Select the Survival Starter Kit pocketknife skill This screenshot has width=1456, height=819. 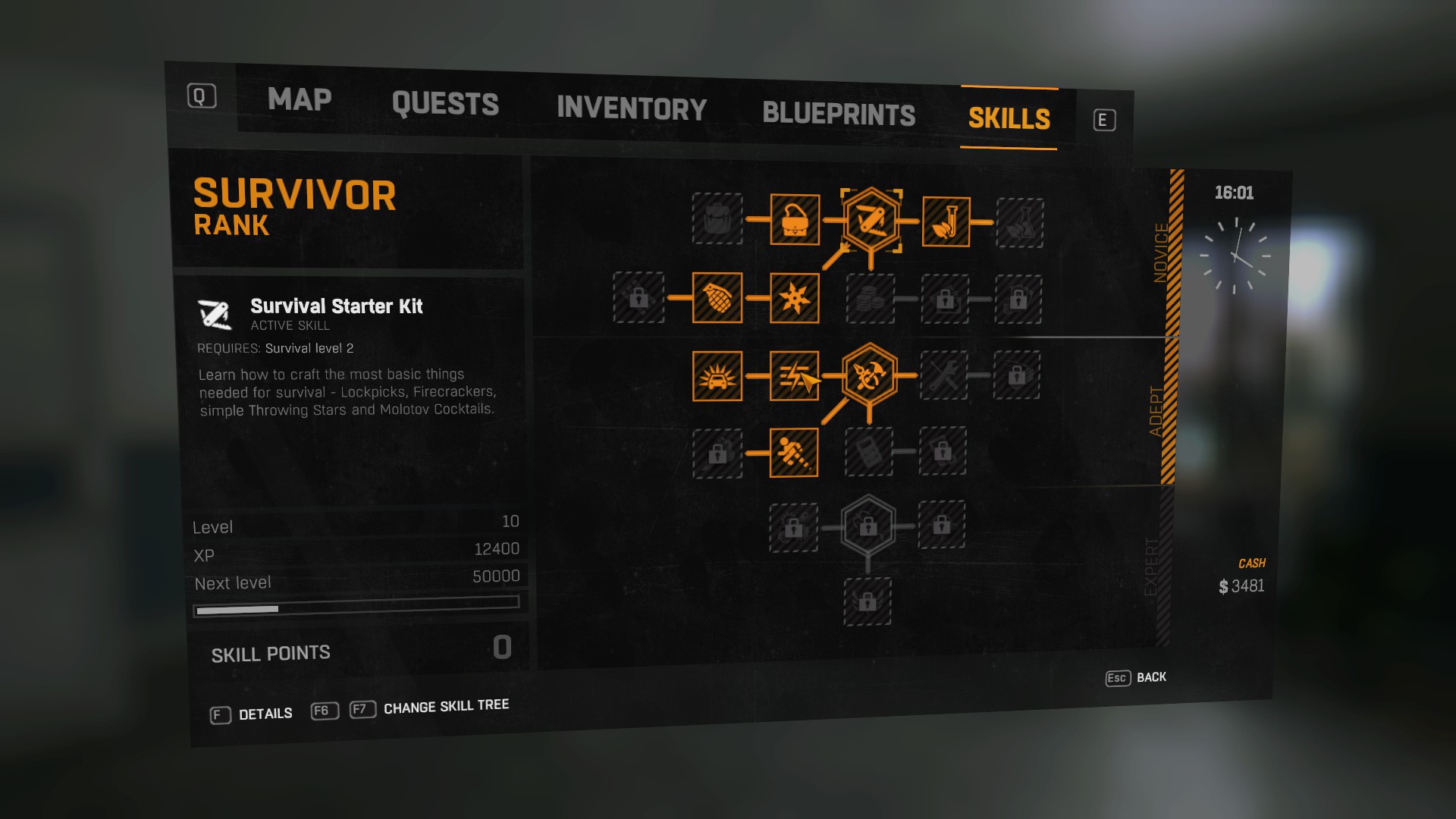[871, 221]
